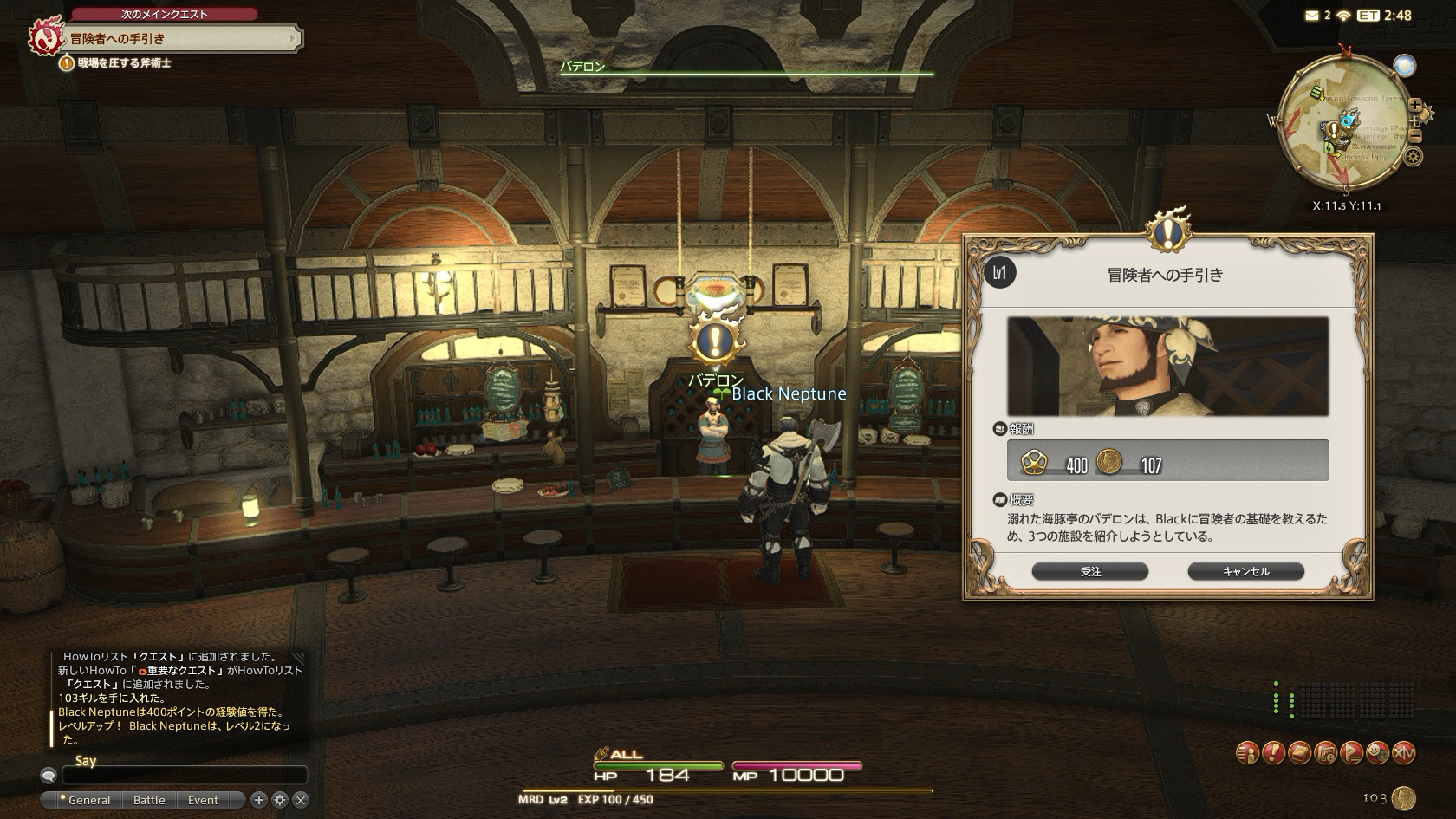Cancel the quest offer with キャンセル
1456x819 pixels.
point(1245,571)
